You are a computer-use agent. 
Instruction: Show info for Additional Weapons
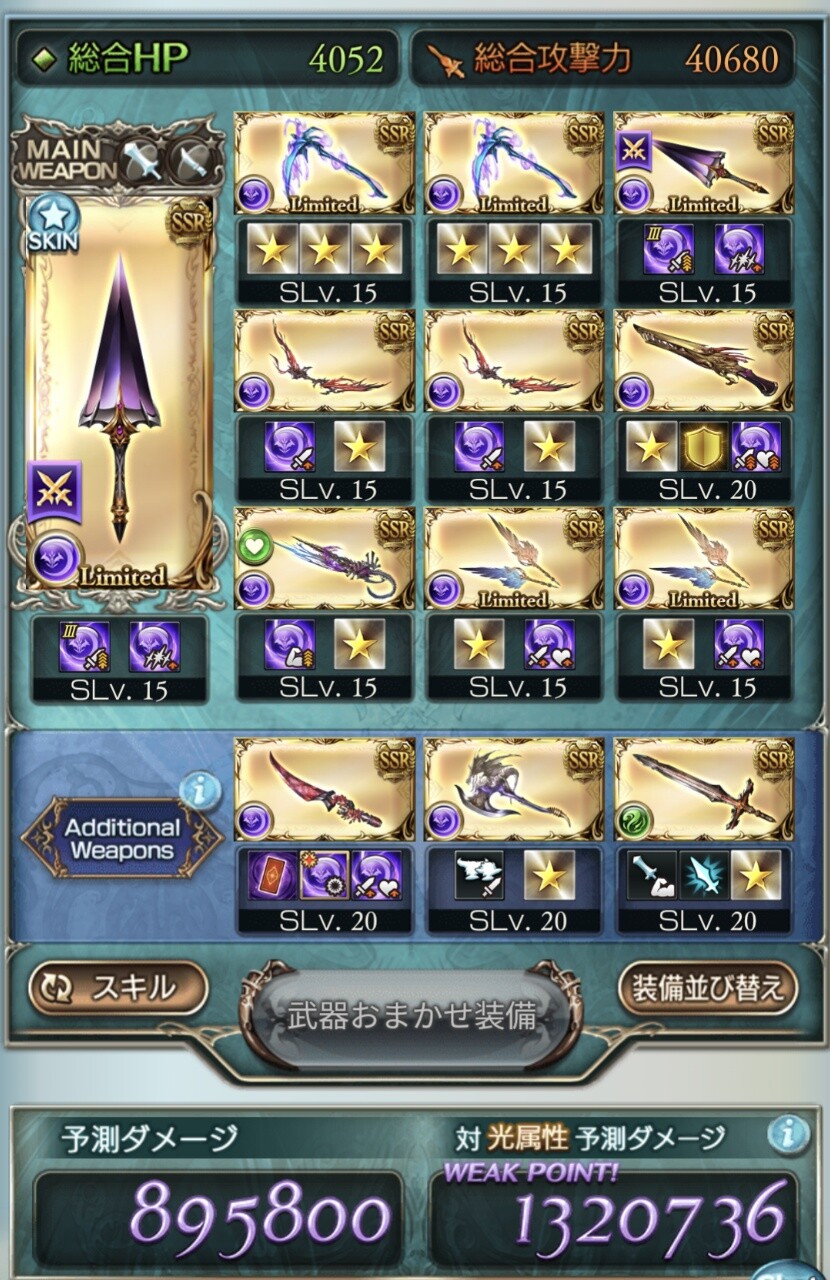200,792
